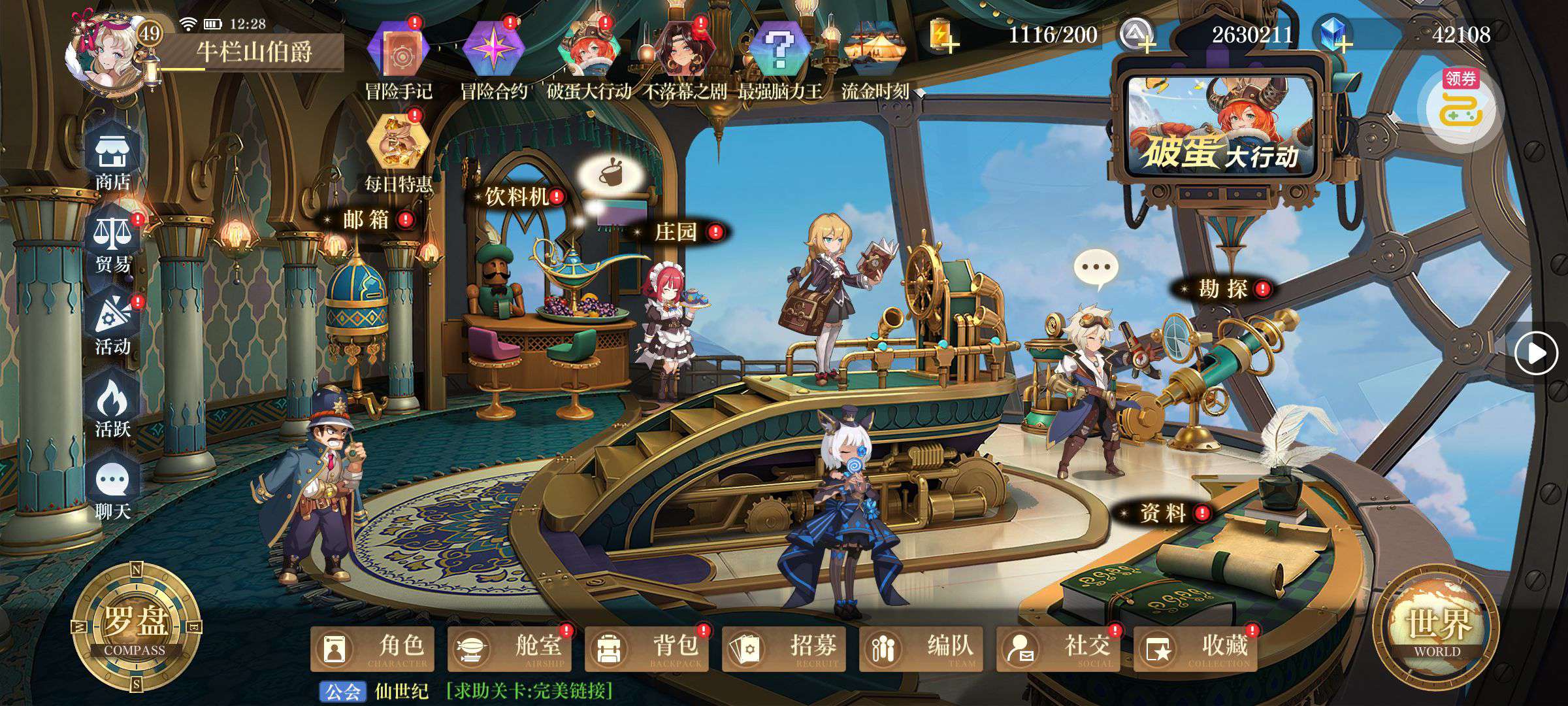Click the 领券 coupon button
1568x706 pixels.
tap(1461, 108)
